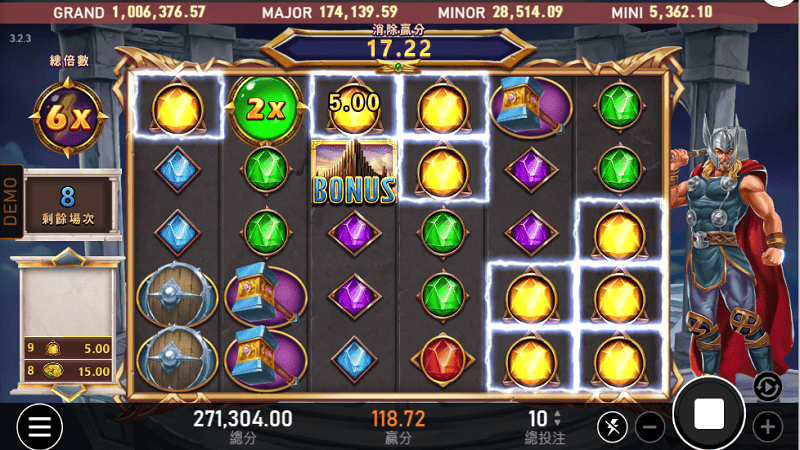Increase the bet with the plus button
Image resolution: width=800 pixels, height=450 pixels.
point(767,428)
